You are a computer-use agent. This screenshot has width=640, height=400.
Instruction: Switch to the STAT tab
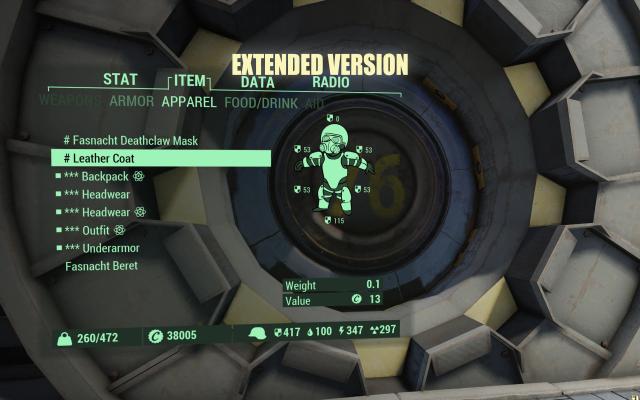[x=120, y=81]
